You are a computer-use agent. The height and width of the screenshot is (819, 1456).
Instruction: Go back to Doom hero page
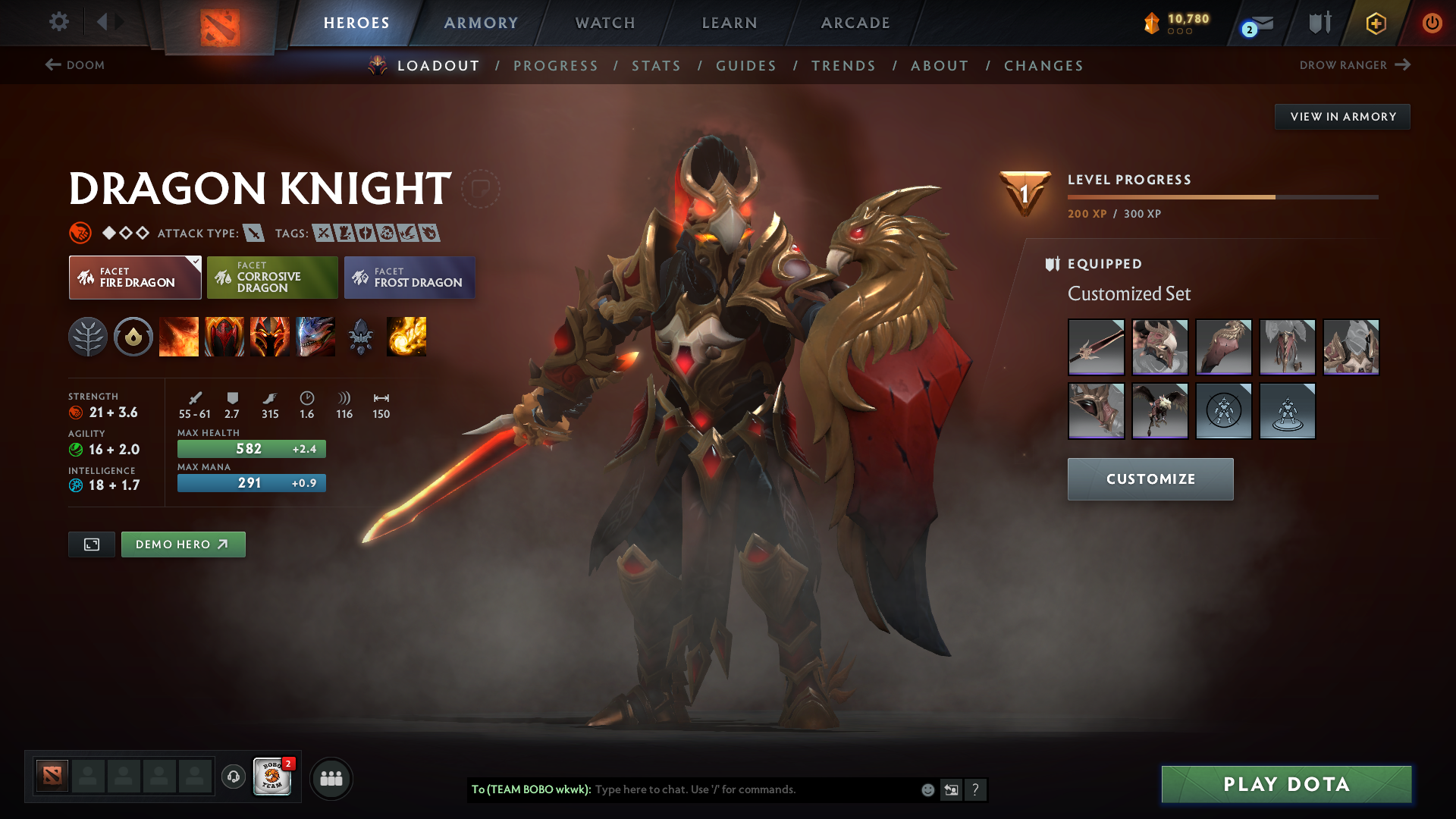76,66
